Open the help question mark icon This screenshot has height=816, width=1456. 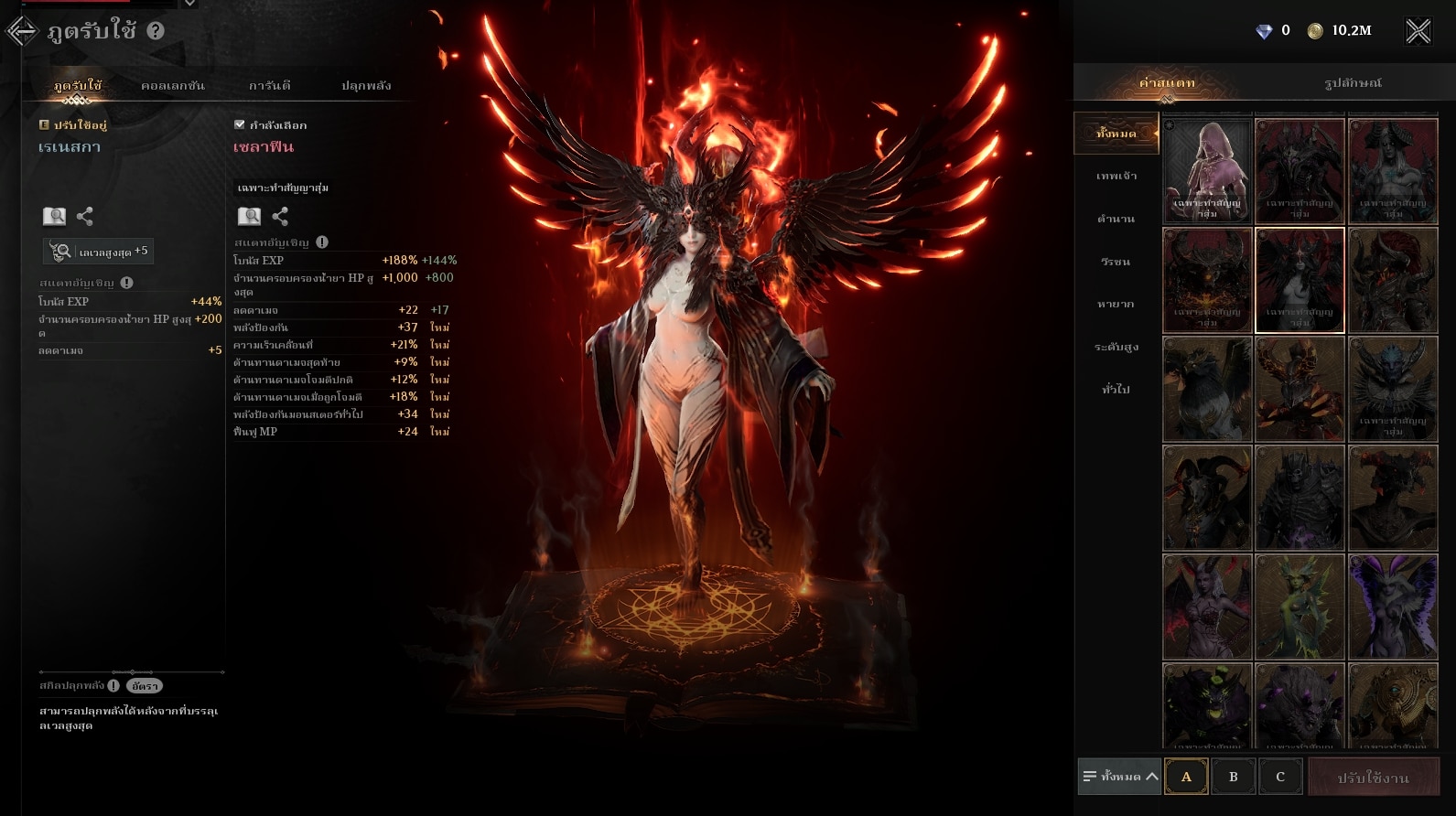point(156,30)
